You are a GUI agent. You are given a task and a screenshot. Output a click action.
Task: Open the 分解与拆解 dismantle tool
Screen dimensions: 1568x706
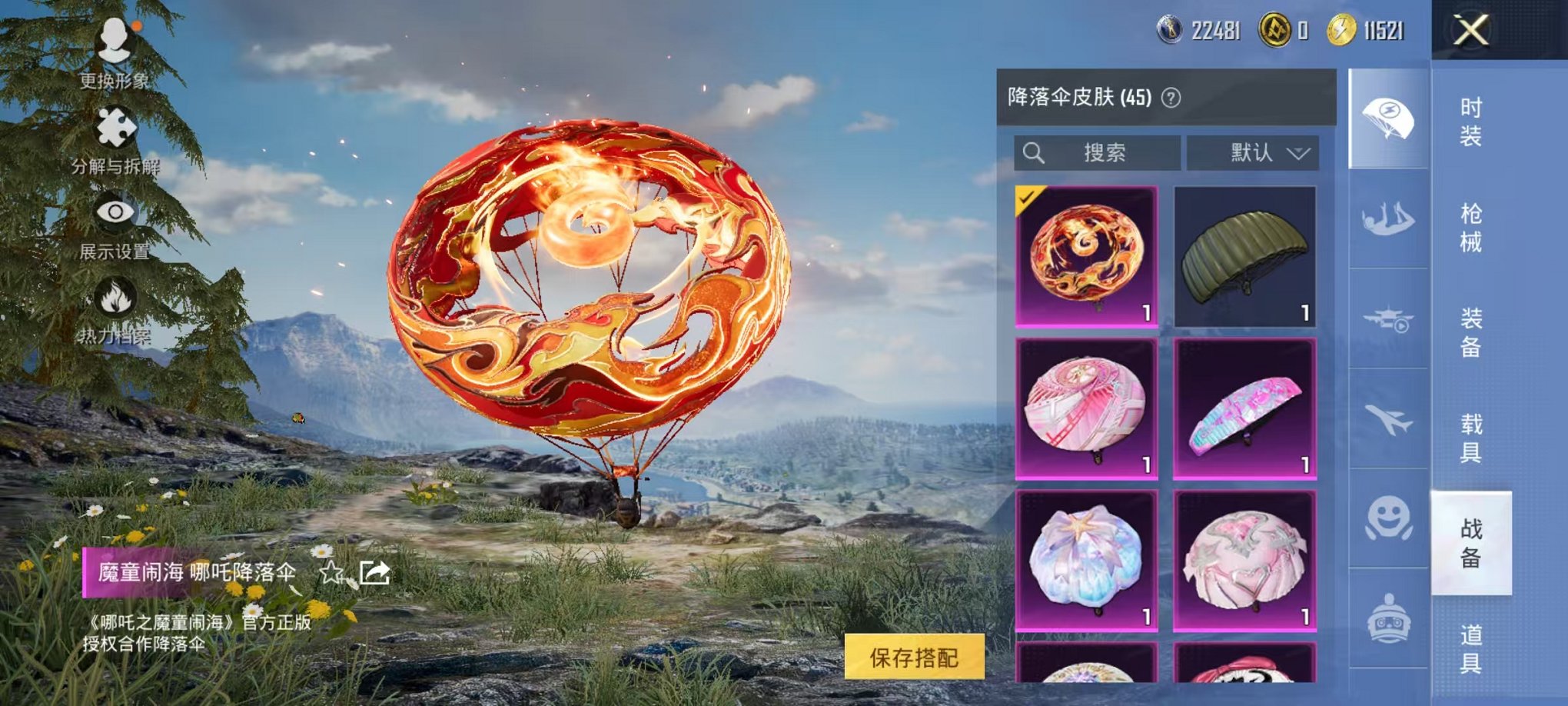pyautogui.click(x=114, y=127)
